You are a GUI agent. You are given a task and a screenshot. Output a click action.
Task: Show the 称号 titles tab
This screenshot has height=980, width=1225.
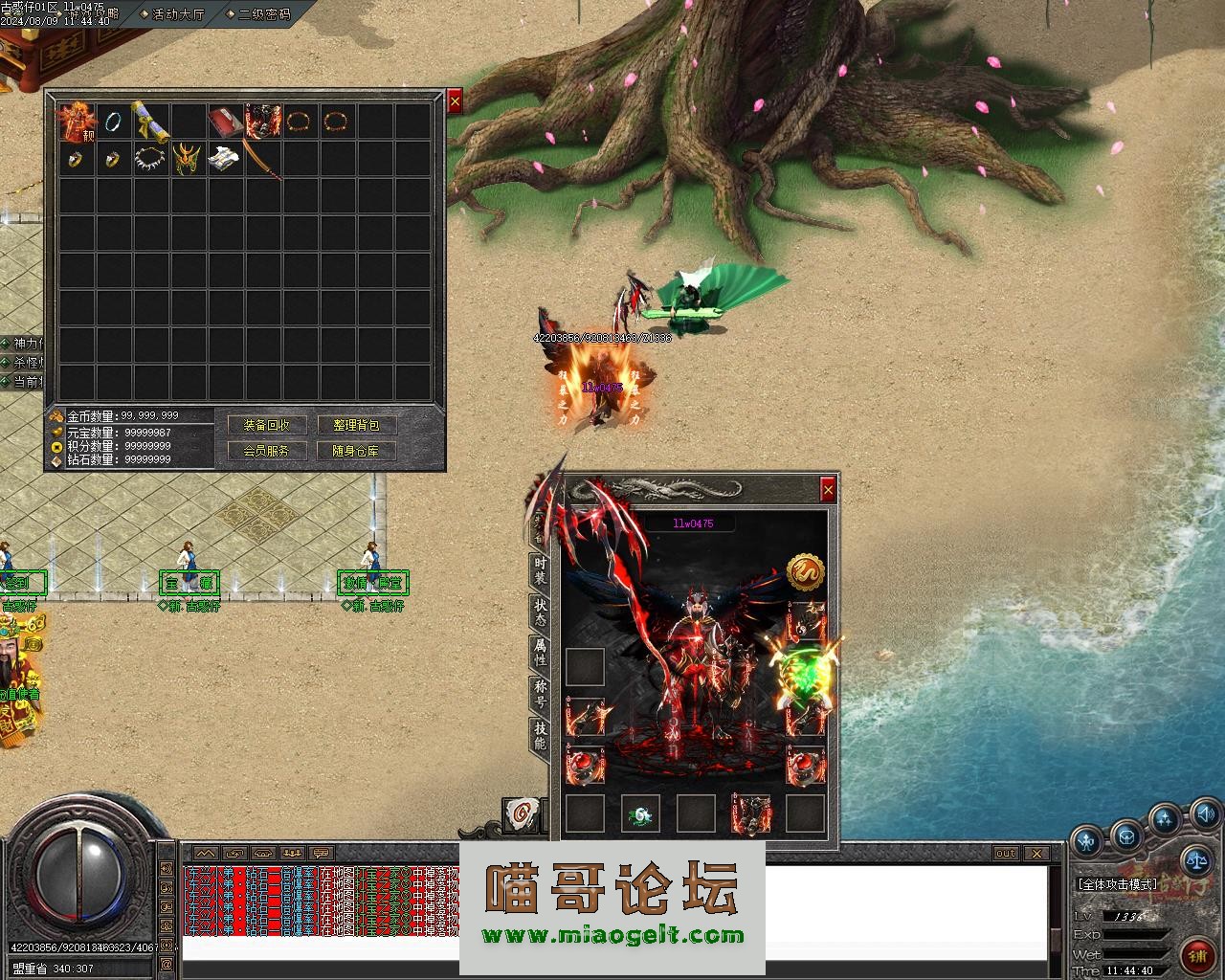(x=541, y=694)
